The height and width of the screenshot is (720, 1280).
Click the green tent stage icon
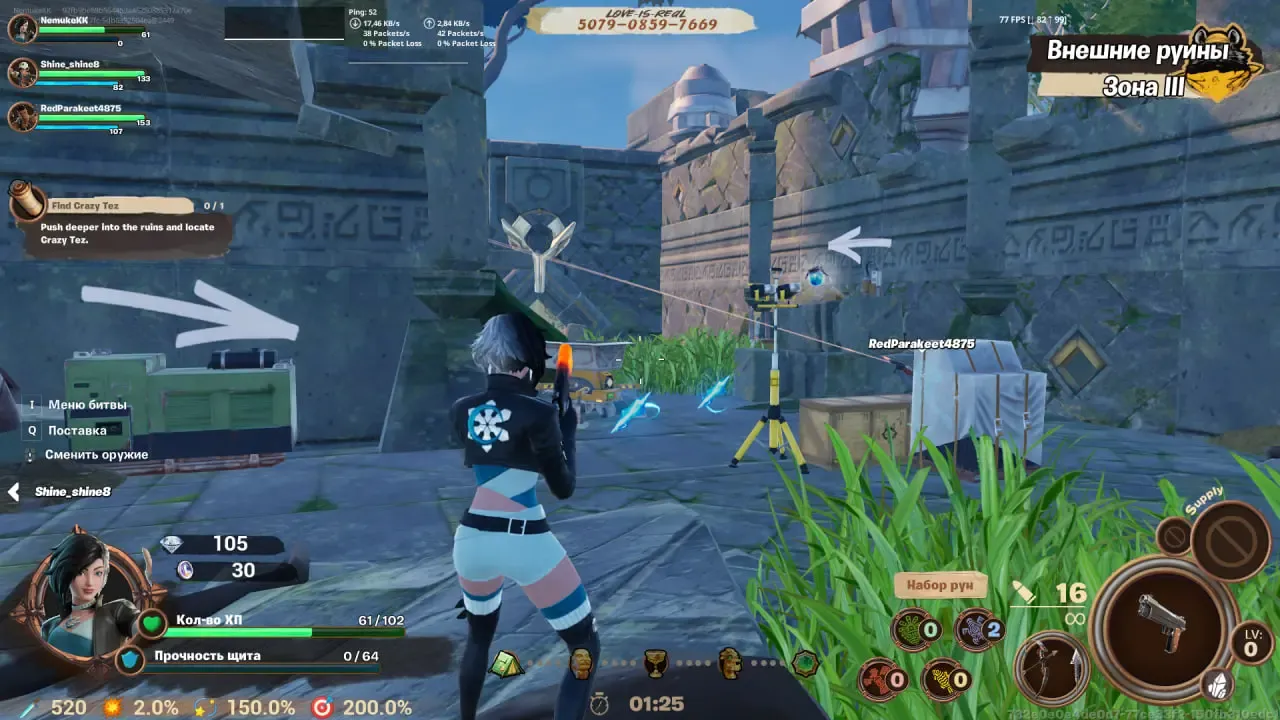coord(503,663)
